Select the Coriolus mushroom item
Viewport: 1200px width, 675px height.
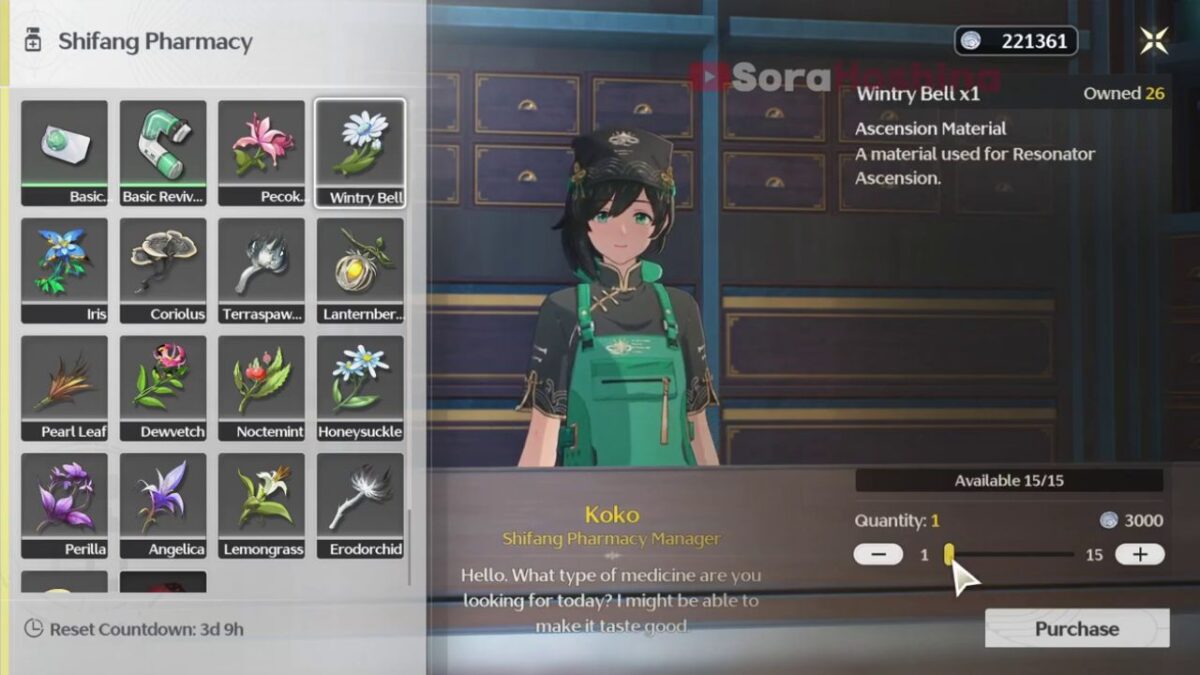[163, 270]
